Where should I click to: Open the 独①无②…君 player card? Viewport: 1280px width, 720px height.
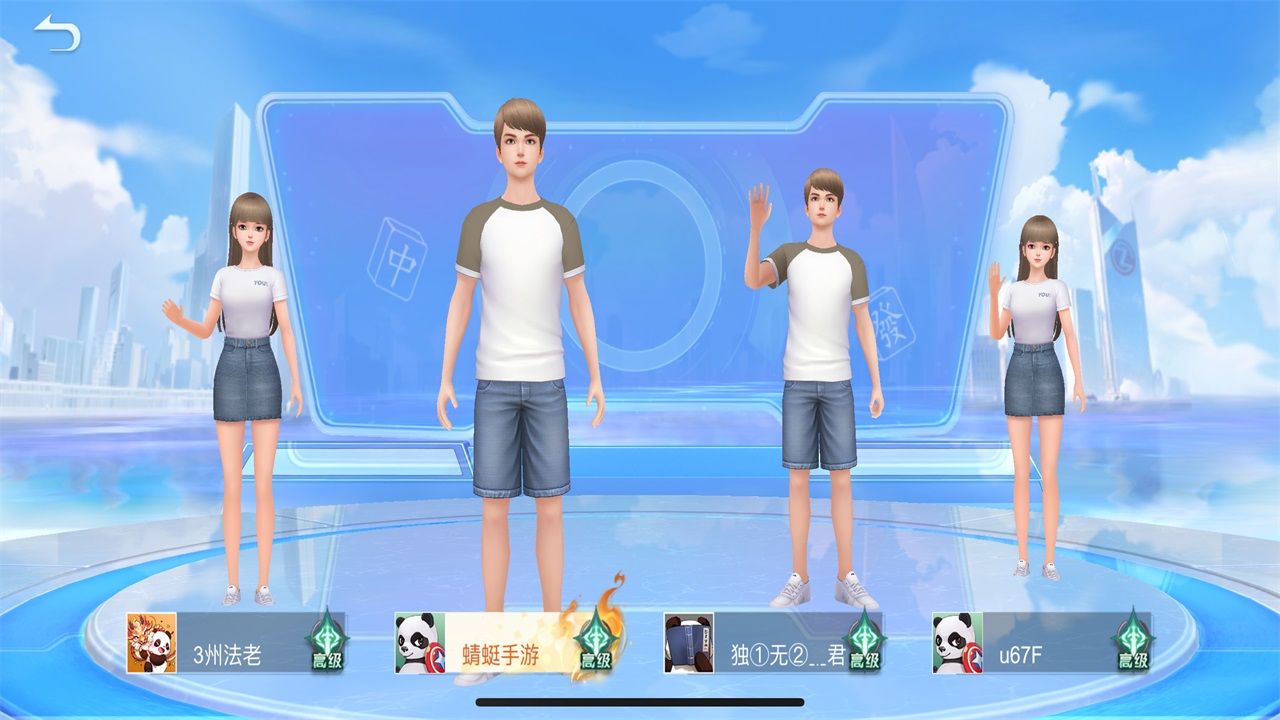(775, 643)
